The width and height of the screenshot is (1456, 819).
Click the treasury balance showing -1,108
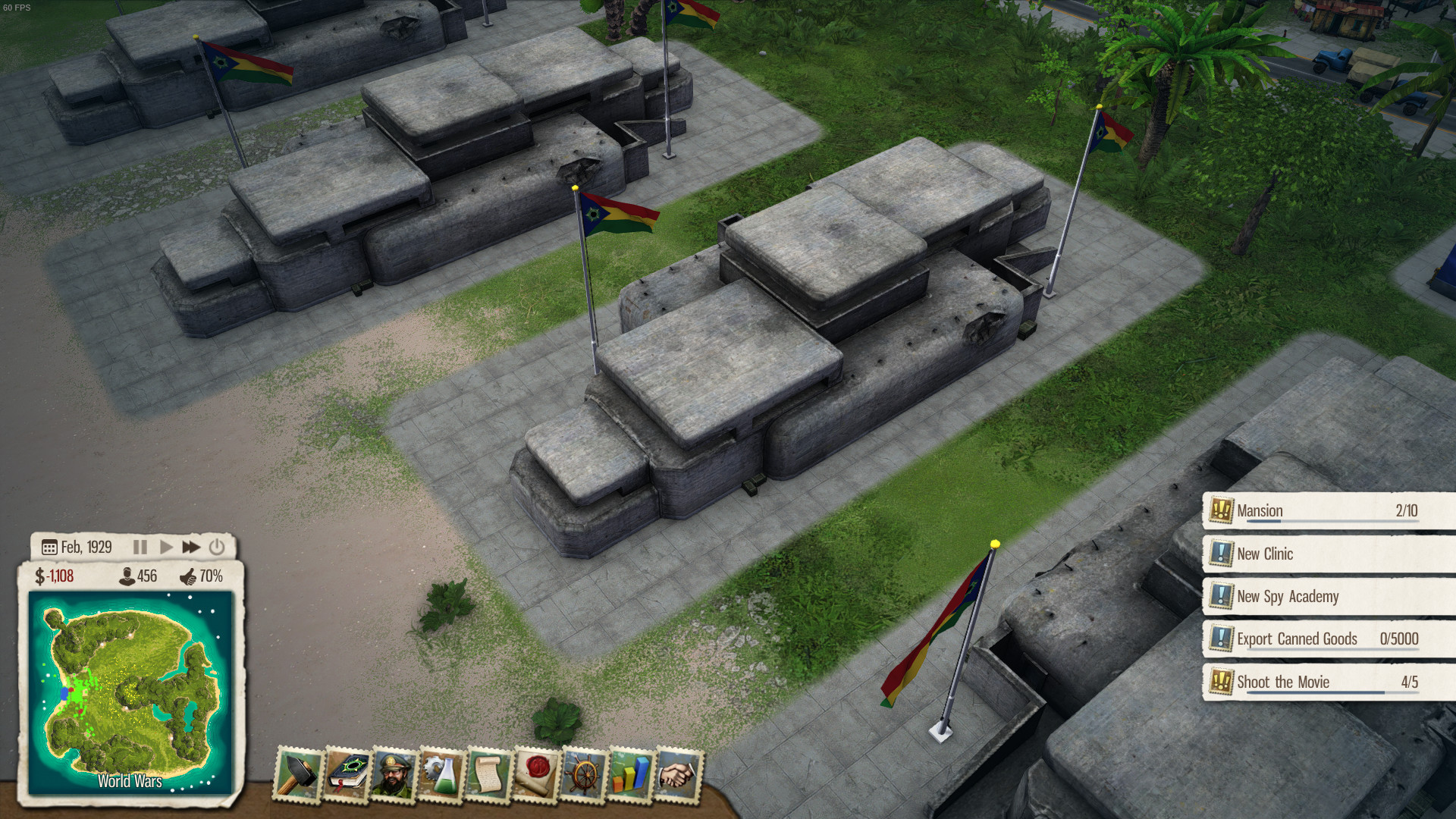57,577
